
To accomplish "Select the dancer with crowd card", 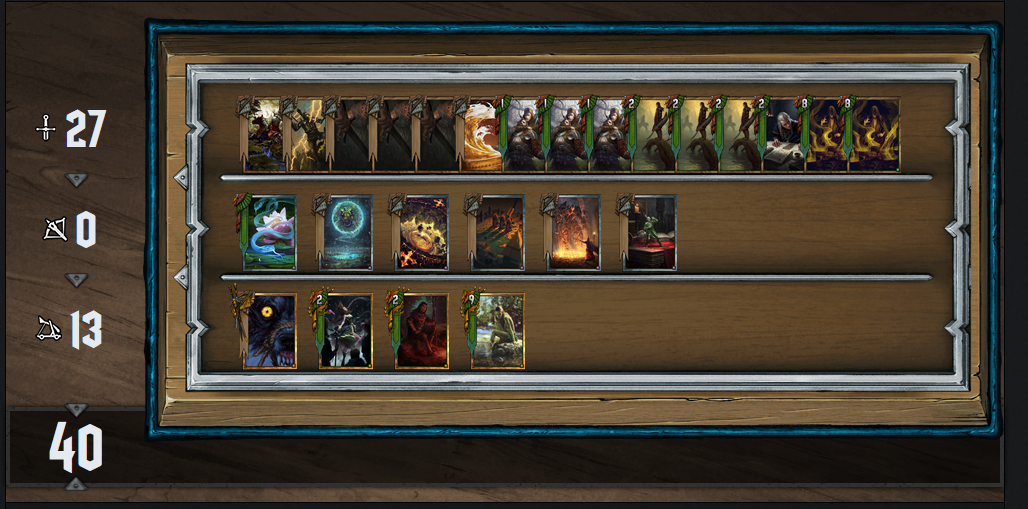I will [x=346, y=332].
